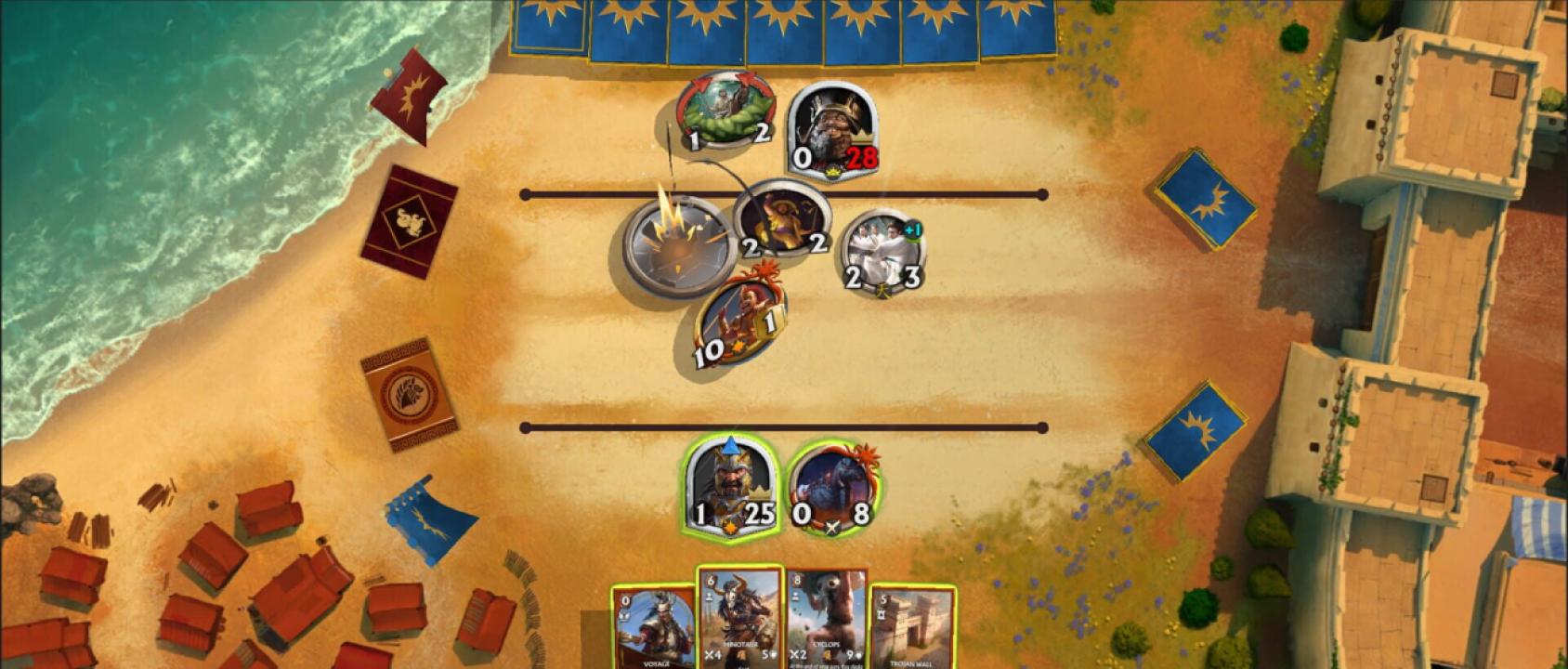Screen dimensions: 1568x669
Task: Click the blue sun deck by the lower wall
Action: coord(1195,430)
